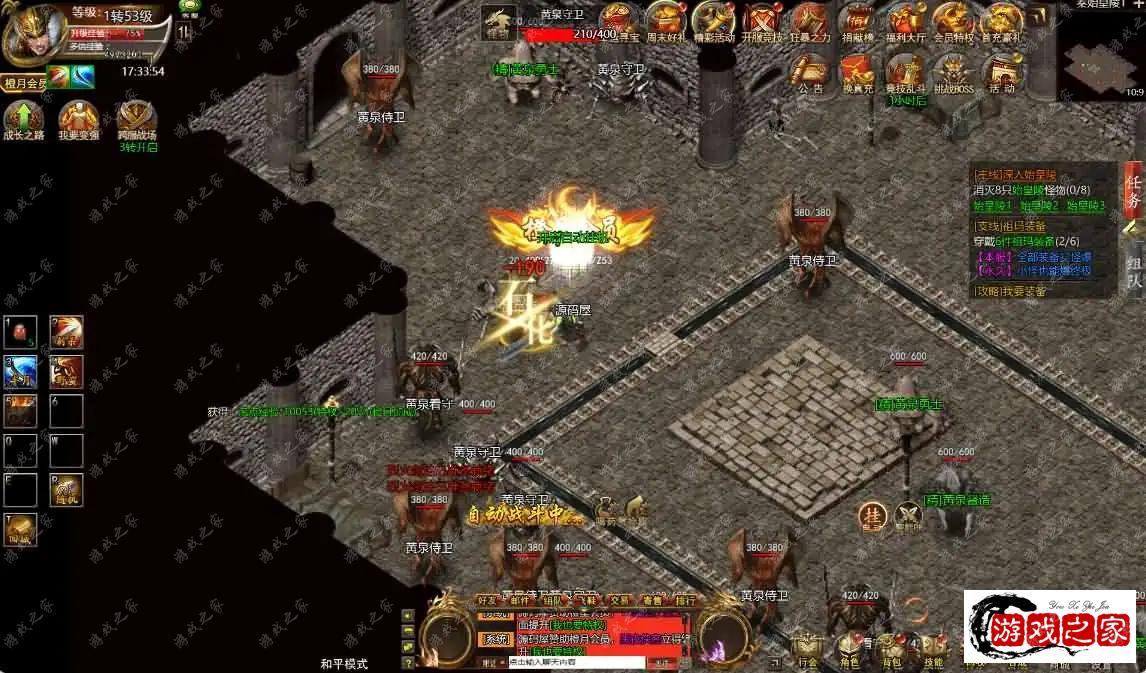The image size is (1146, 673).
Task: Open the 福利大厅 welfare hall
Action: coord(907,21)
